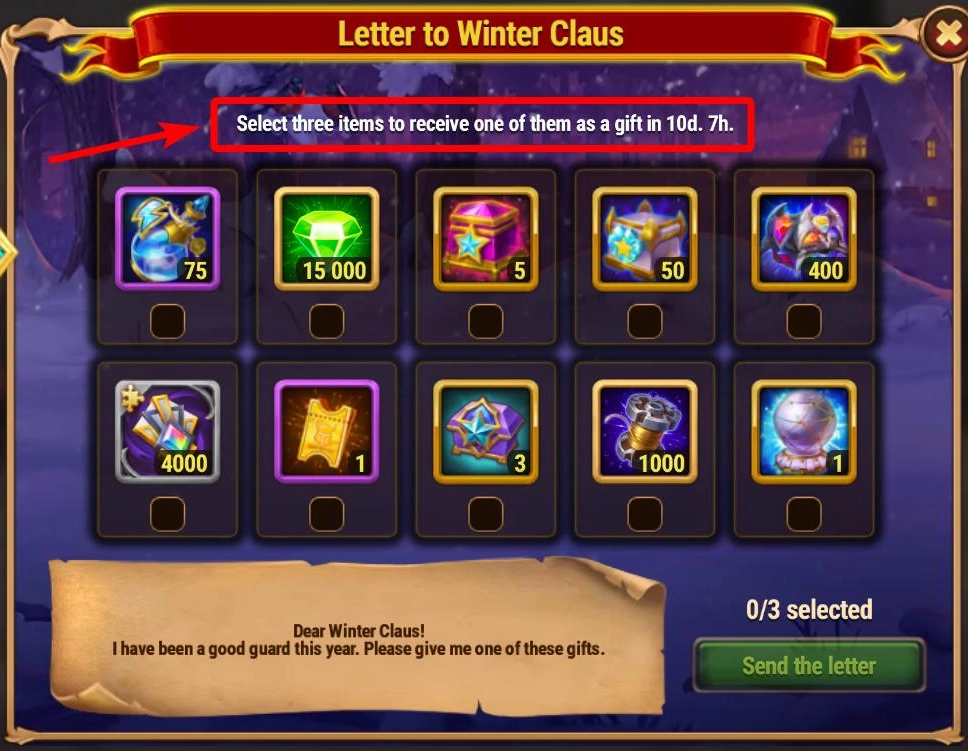Viewport: 968px width, 751px height.
Task: Check the box under the golden ticket
Action: (x=326, y=513)
